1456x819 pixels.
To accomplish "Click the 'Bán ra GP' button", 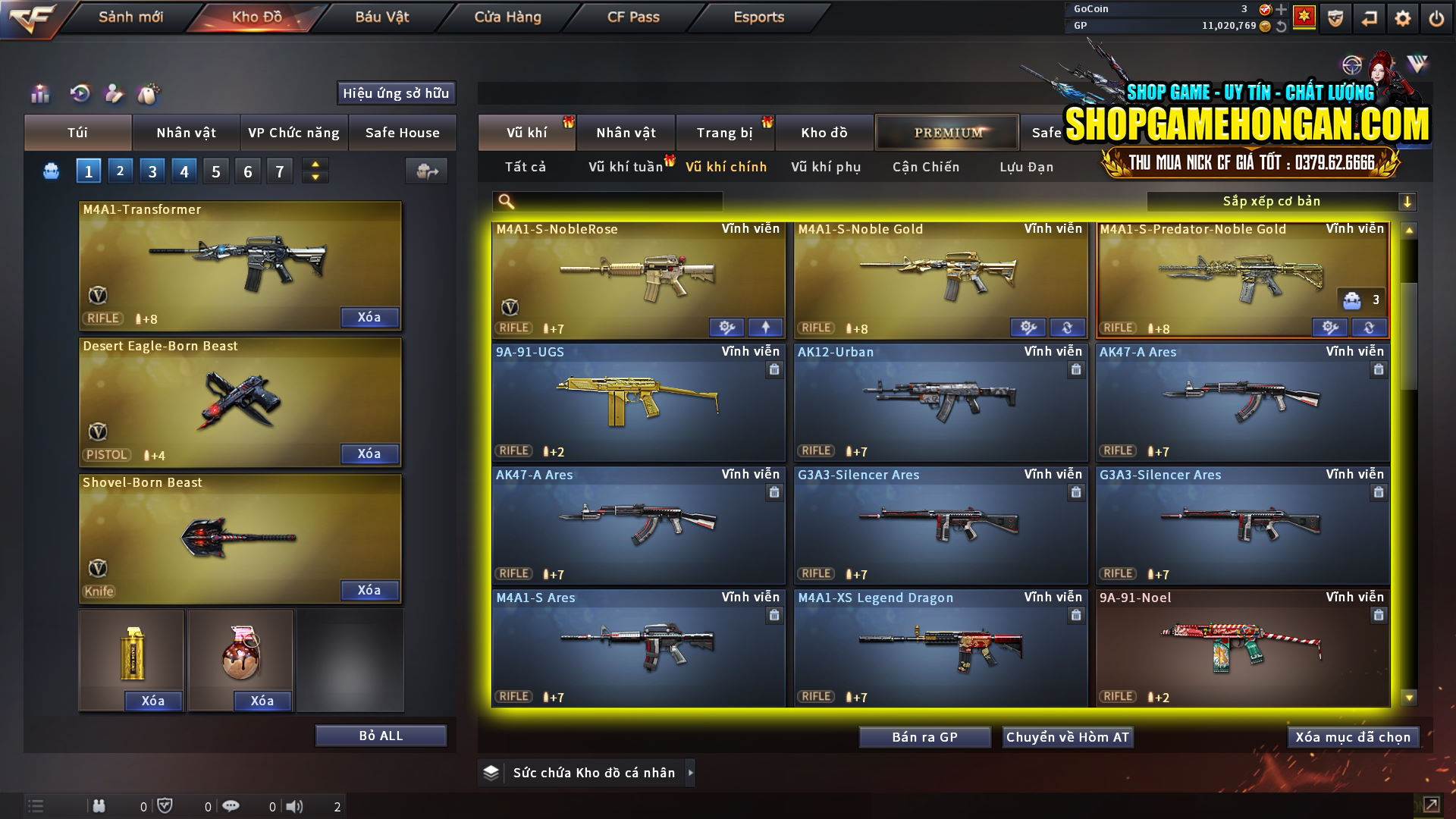I will 924,736.
